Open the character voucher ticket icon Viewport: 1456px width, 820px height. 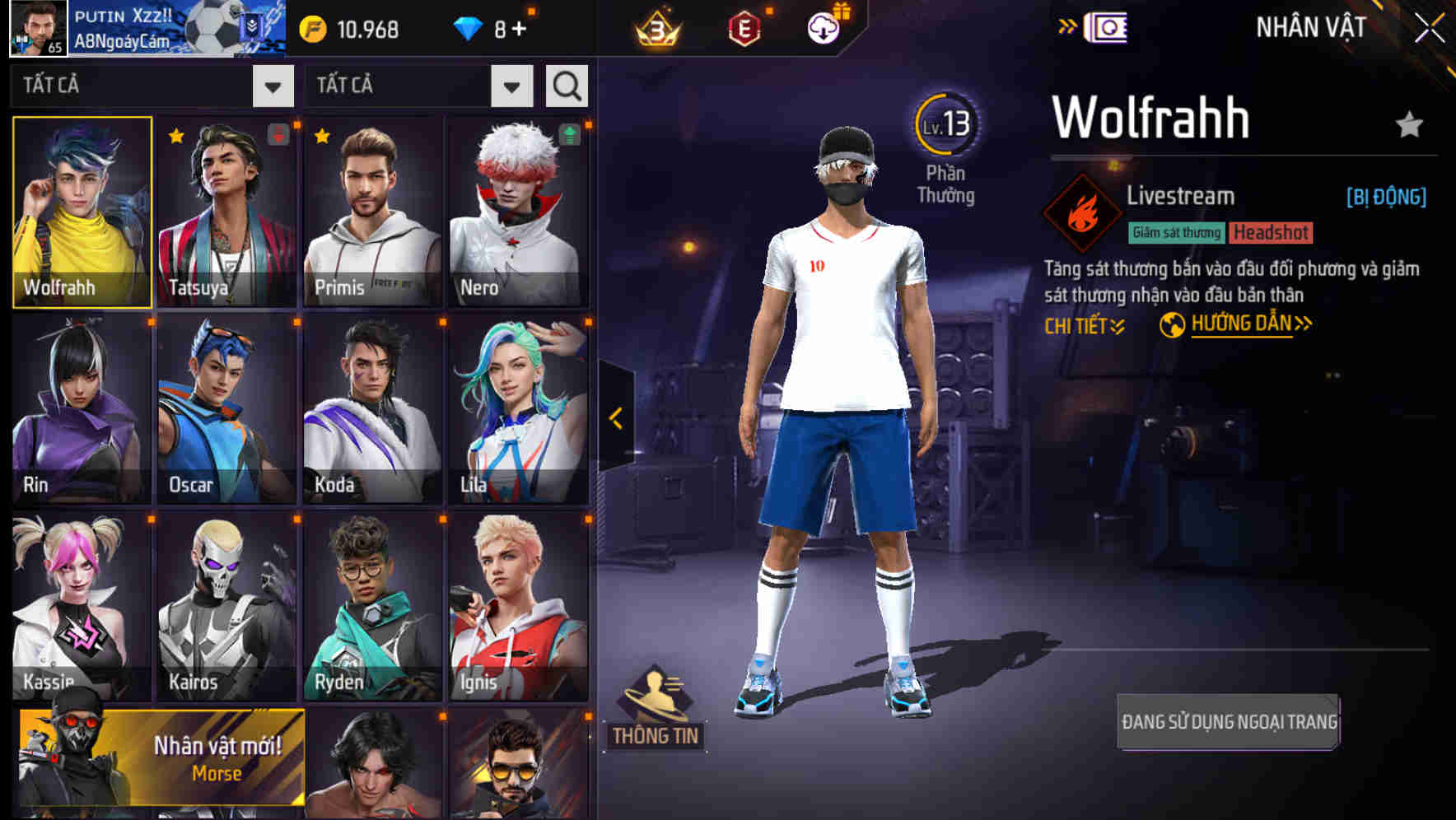[x=1108, y=27]
